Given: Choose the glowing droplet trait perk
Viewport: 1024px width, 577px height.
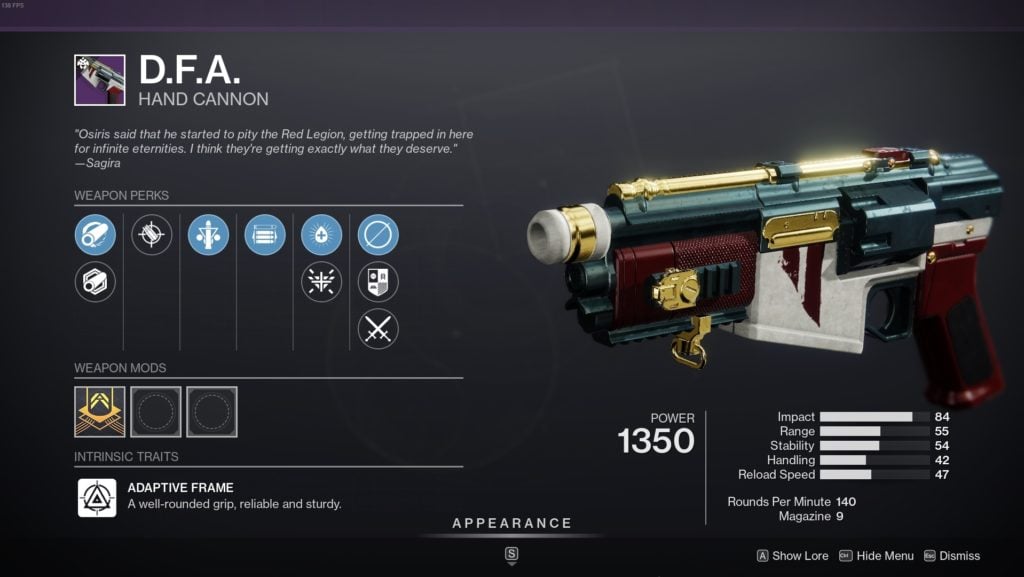Looking at the screenshot, I should 321,235.
